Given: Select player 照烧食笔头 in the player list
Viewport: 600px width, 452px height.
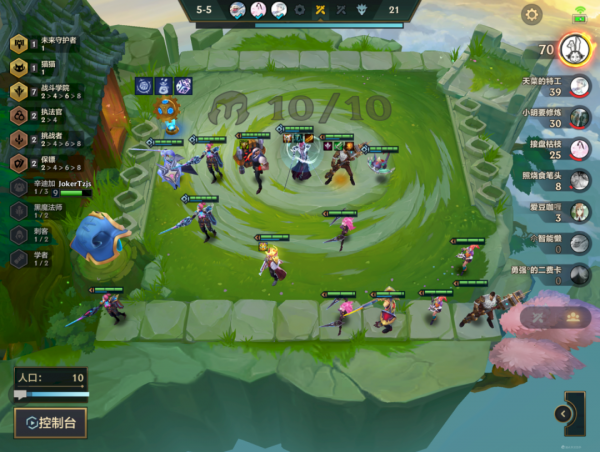Looking at the screenshot, I should point(578,179).
